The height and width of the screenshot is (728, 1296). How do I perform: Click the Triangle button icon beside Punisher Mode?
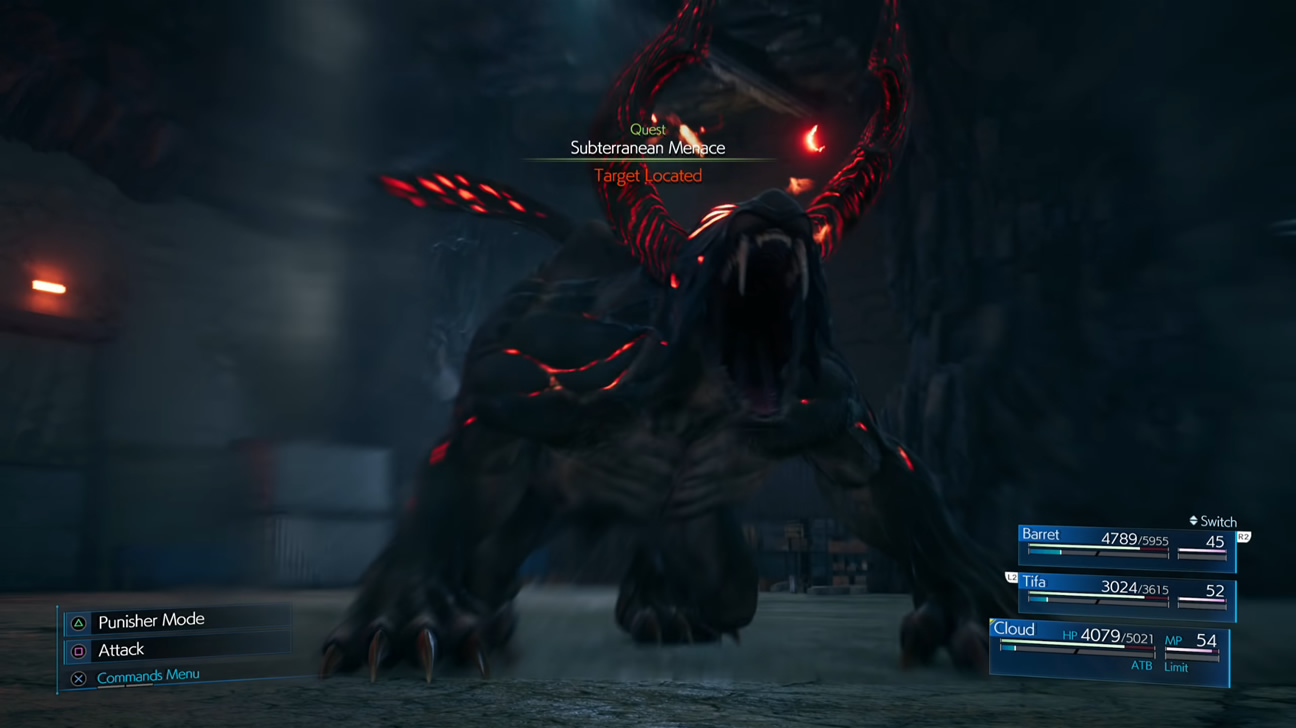(79, 621)
